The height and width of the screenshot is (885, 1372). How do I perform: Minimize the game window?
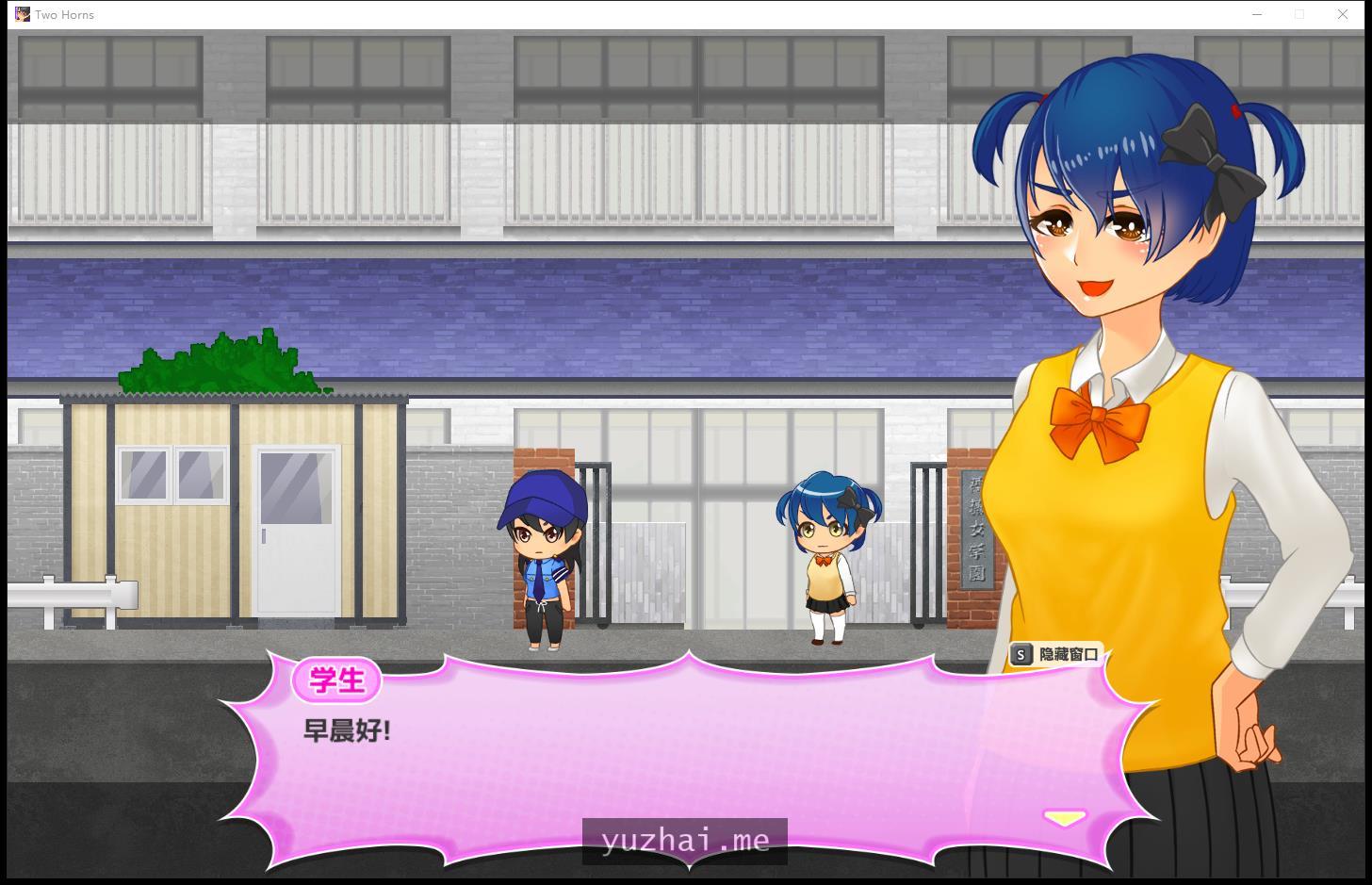click(1257, 14)
